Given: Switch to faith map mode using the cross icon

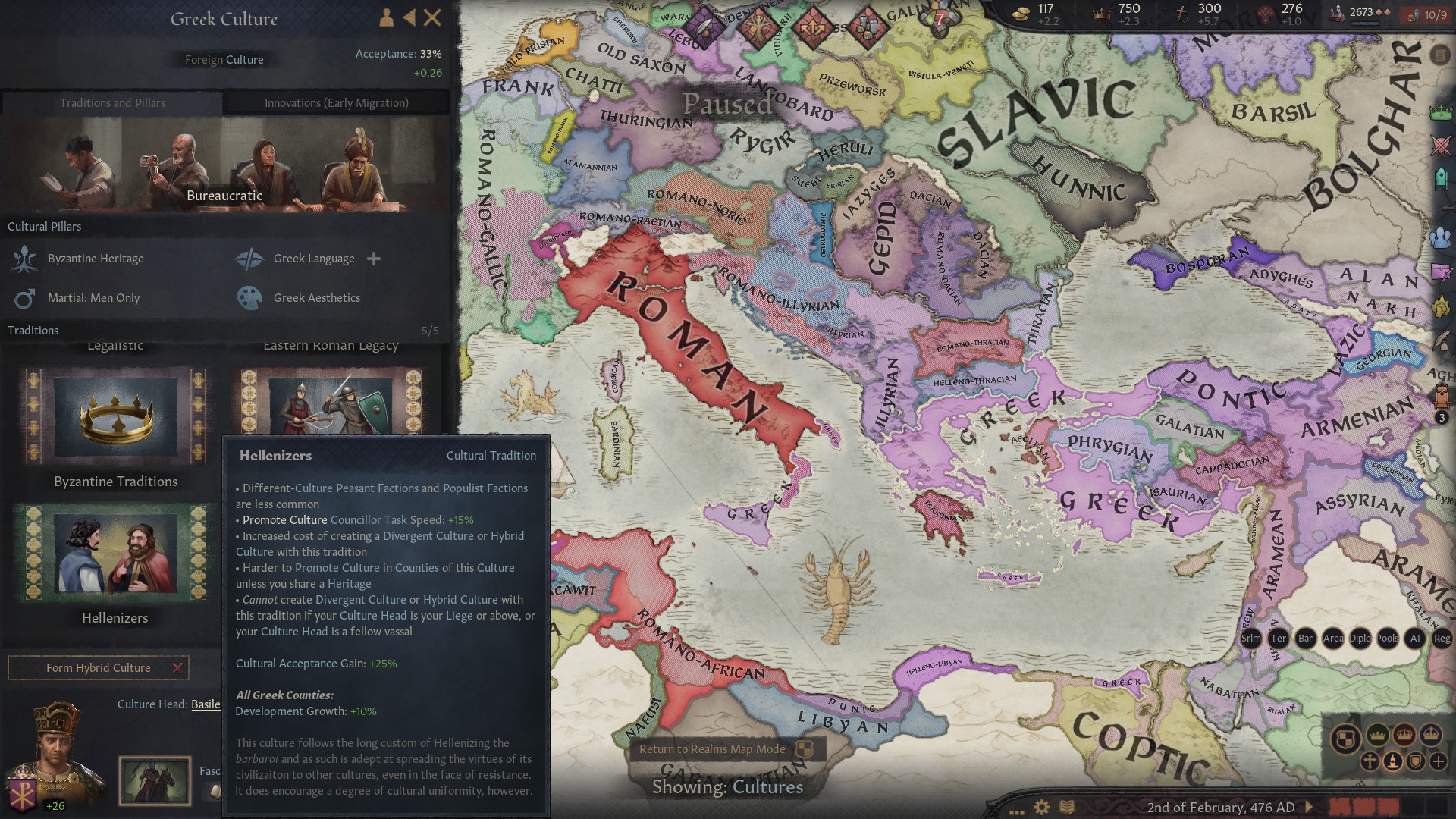Looking at the screenshot, I should [1370, 763].
